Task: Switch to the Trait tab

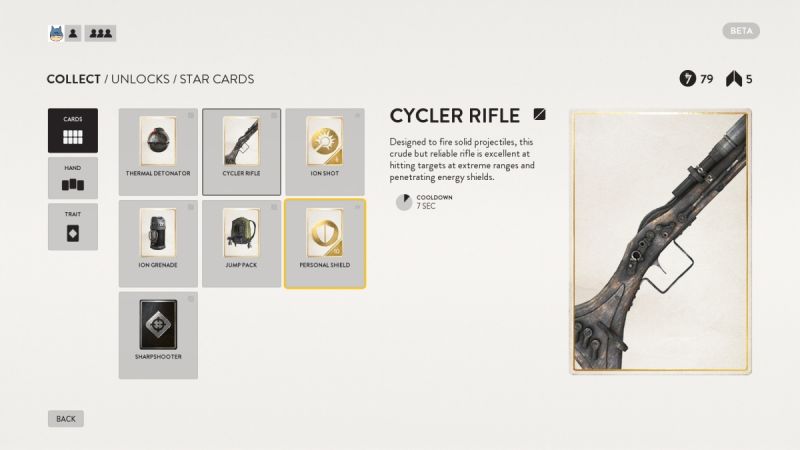Action: (x=73, y=226)
